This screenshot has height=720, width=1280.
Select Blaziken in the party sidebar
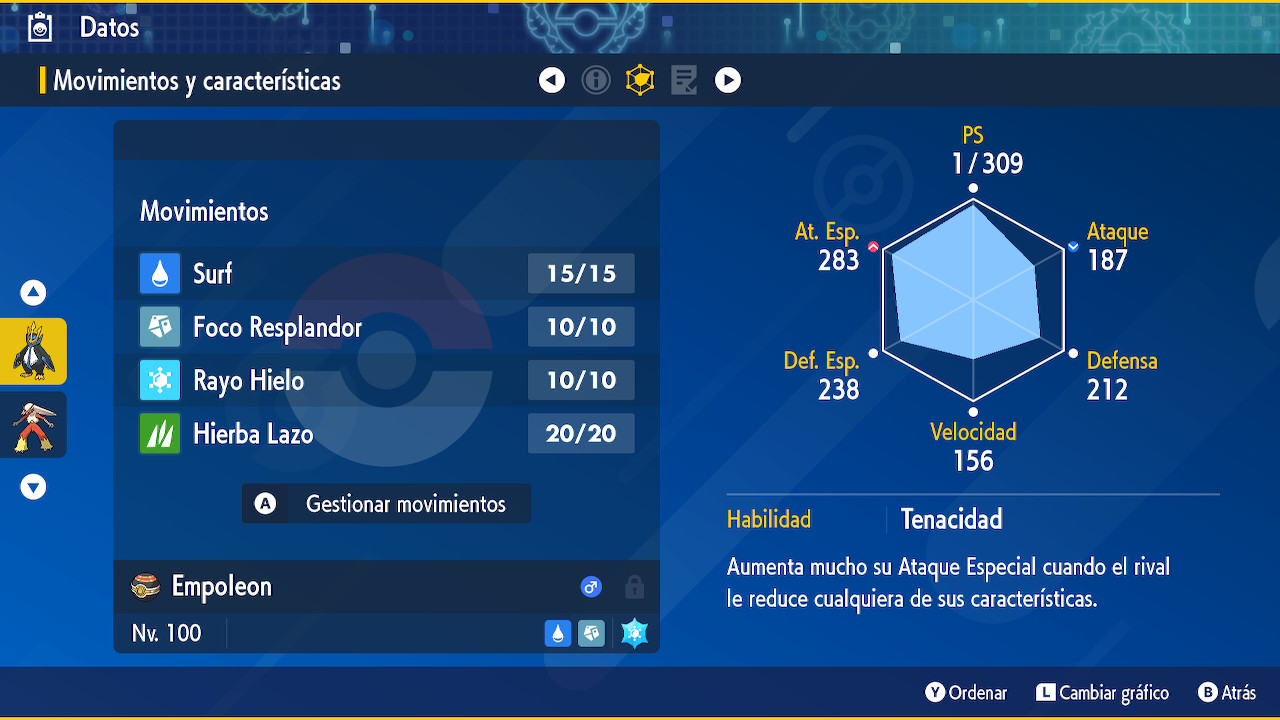[x=33, y=424]
